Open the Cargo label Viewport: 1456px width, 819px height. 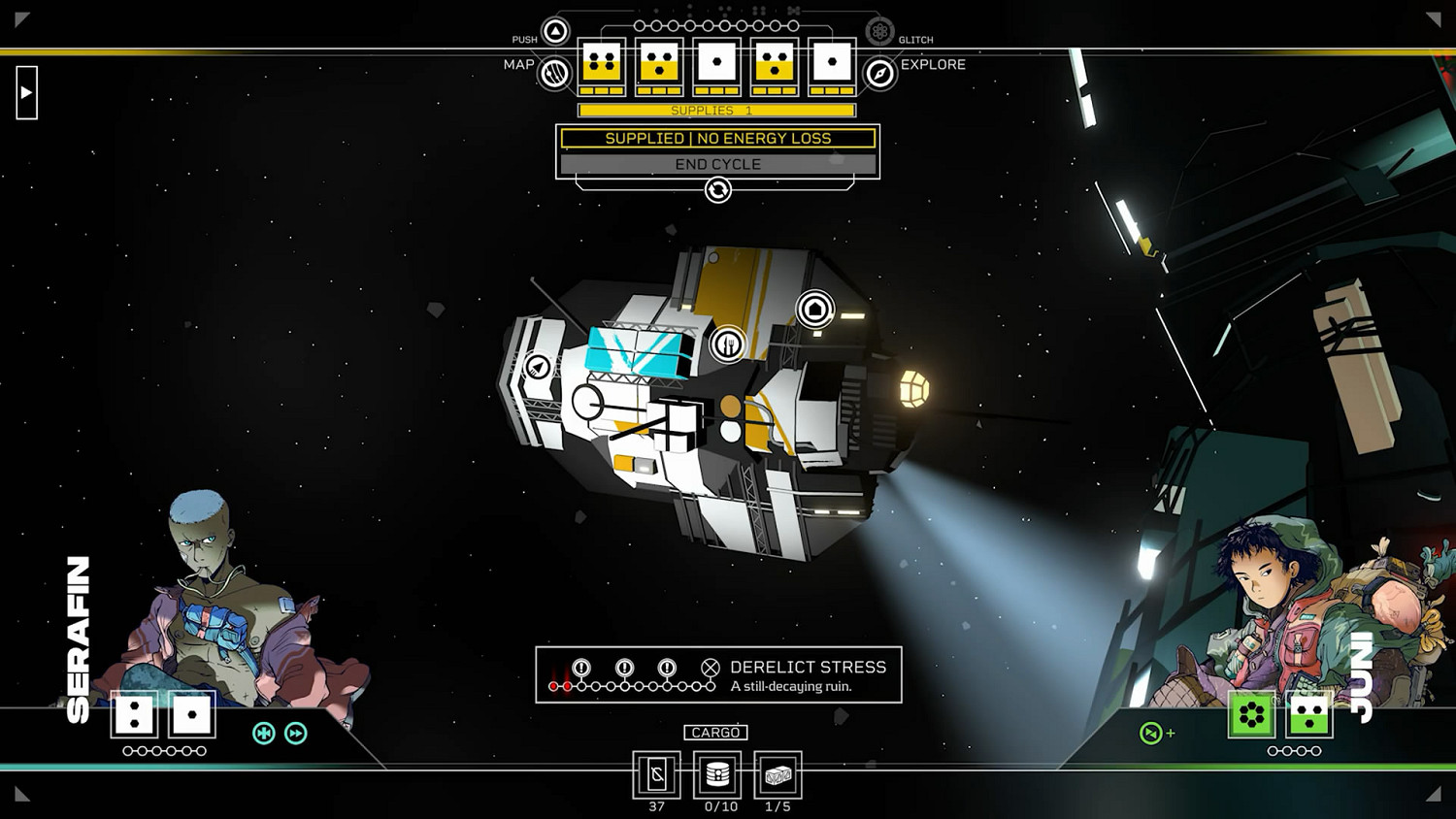715,733
